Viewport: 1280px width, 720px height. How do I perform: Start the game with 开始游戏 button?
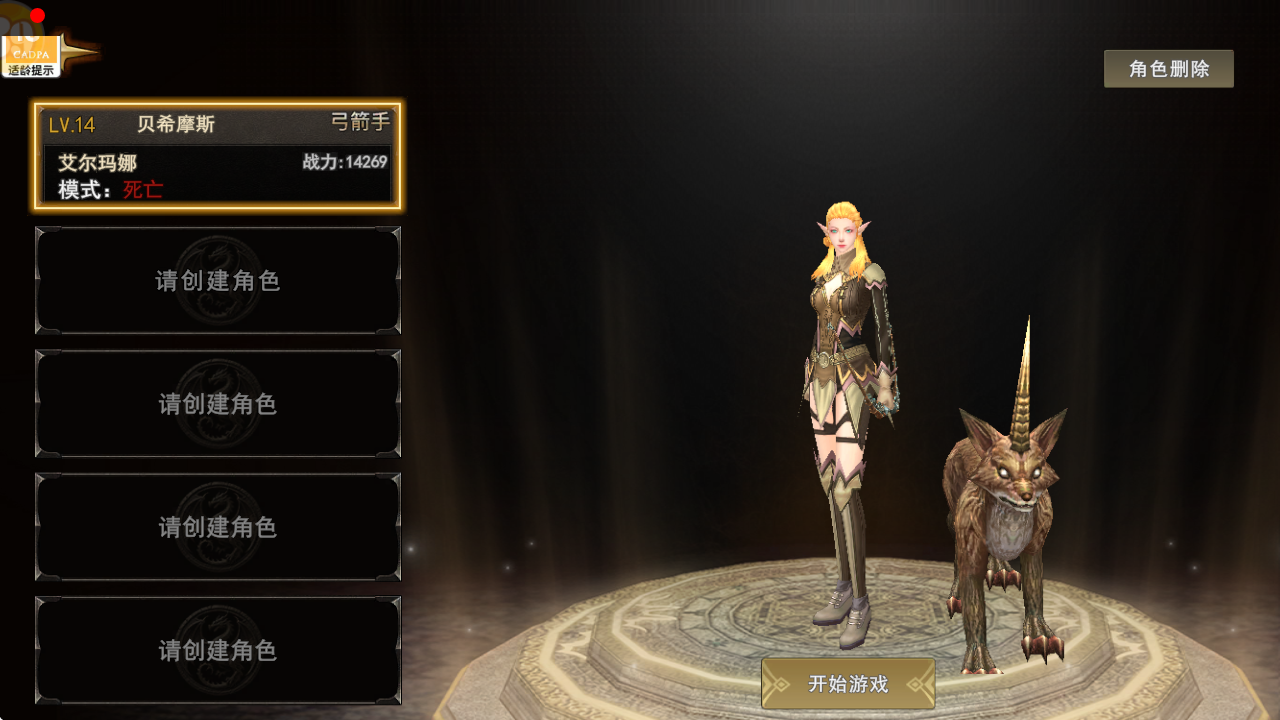(x=848, y=684)
